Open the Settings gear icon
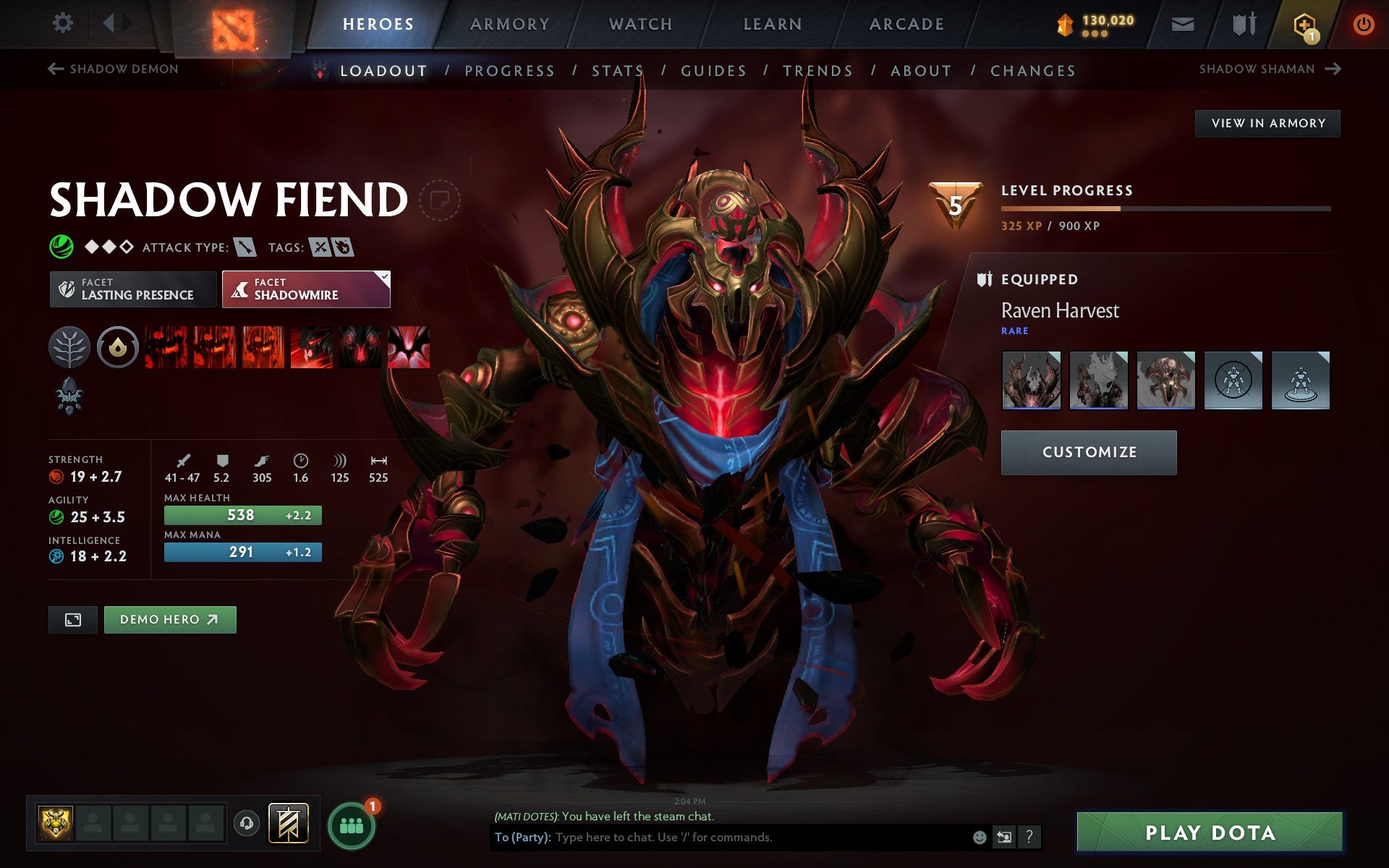The height and width of the screenshot is (868, 1389). (x=64, y=23)
